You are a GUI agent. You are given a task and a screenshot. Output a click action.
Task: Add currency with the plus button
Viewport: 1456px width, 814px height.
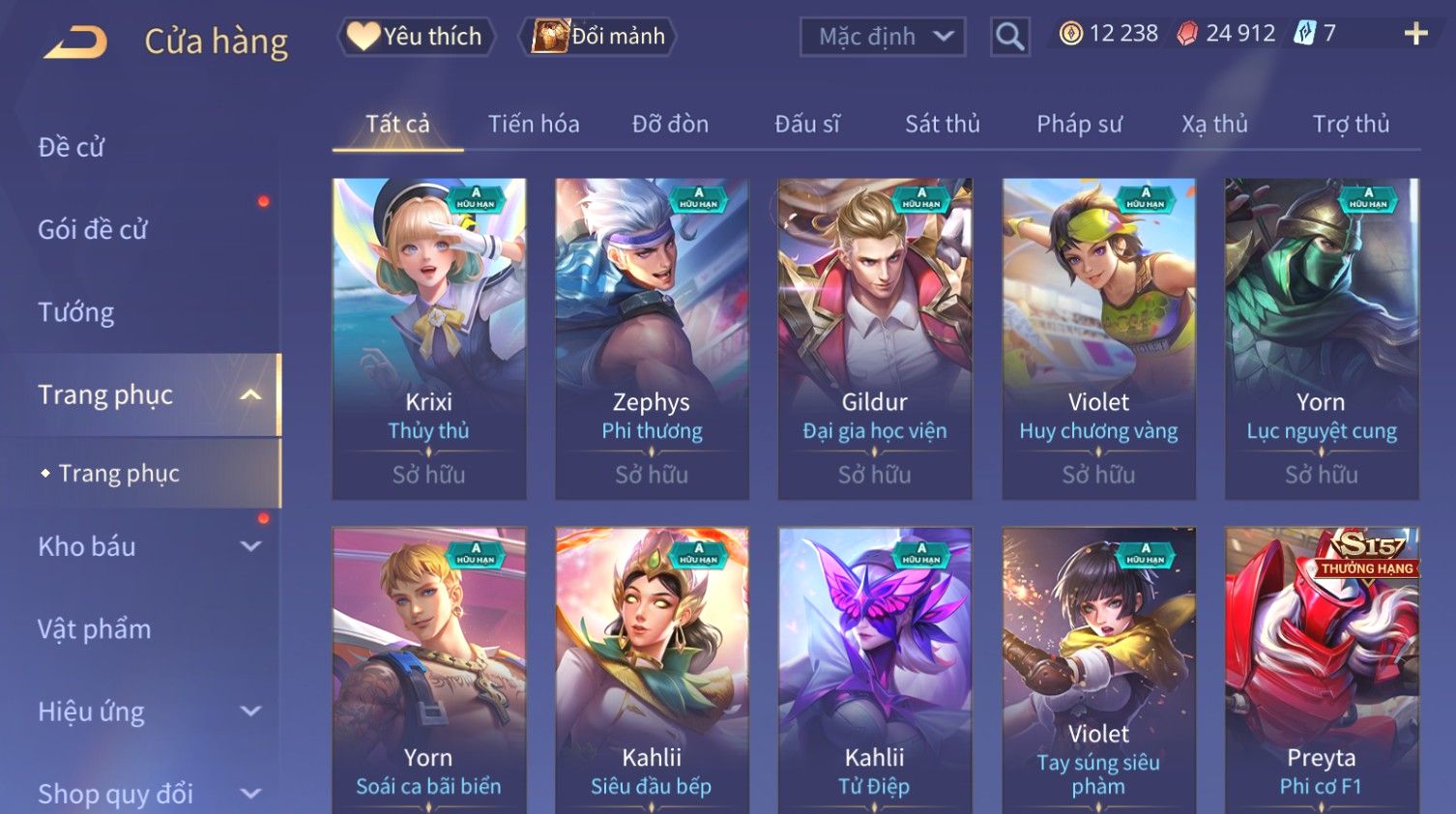click(1415, 34)
